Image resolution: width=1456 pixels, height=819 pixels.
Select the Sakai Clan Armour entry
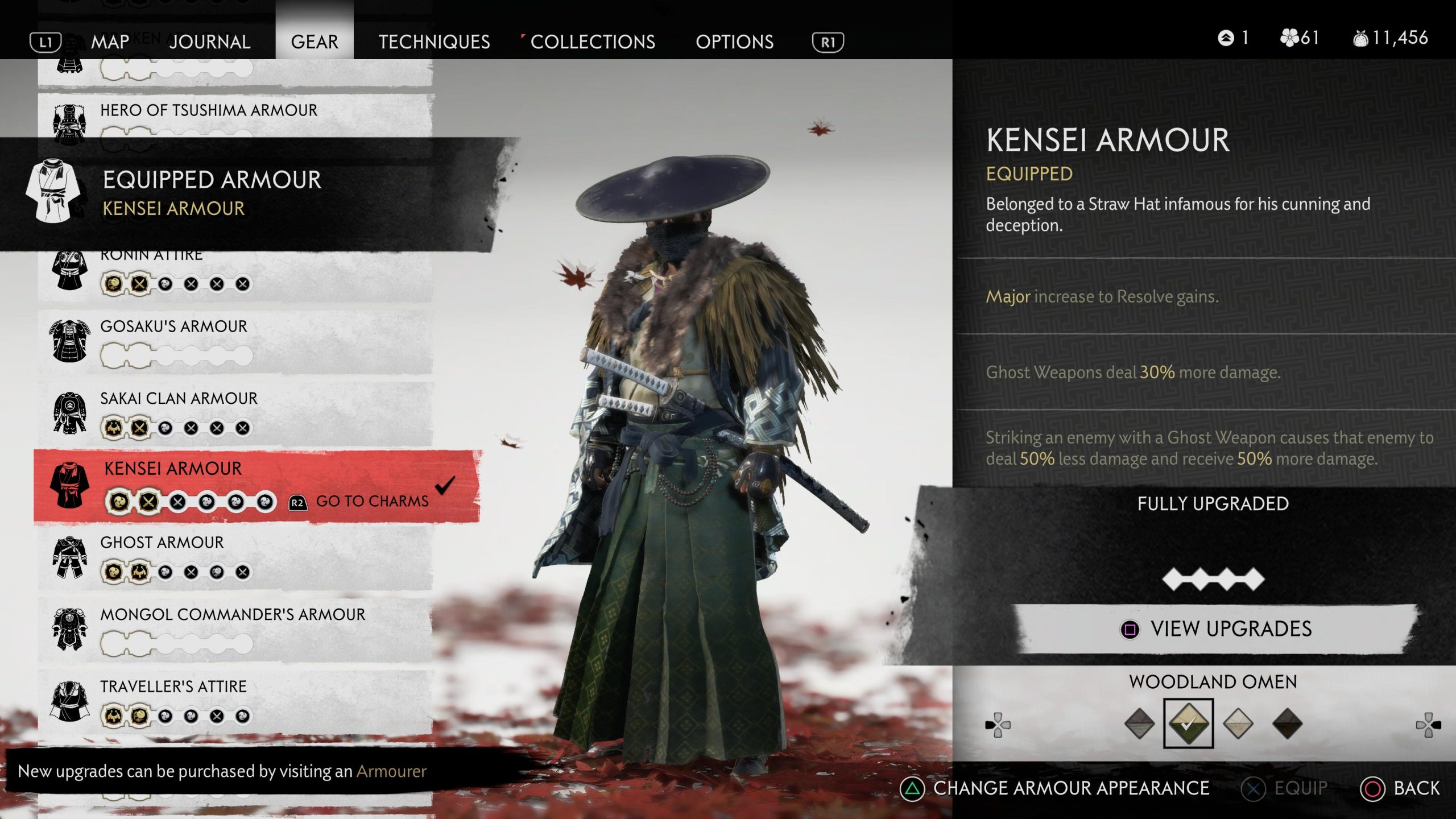pos(179,399)
